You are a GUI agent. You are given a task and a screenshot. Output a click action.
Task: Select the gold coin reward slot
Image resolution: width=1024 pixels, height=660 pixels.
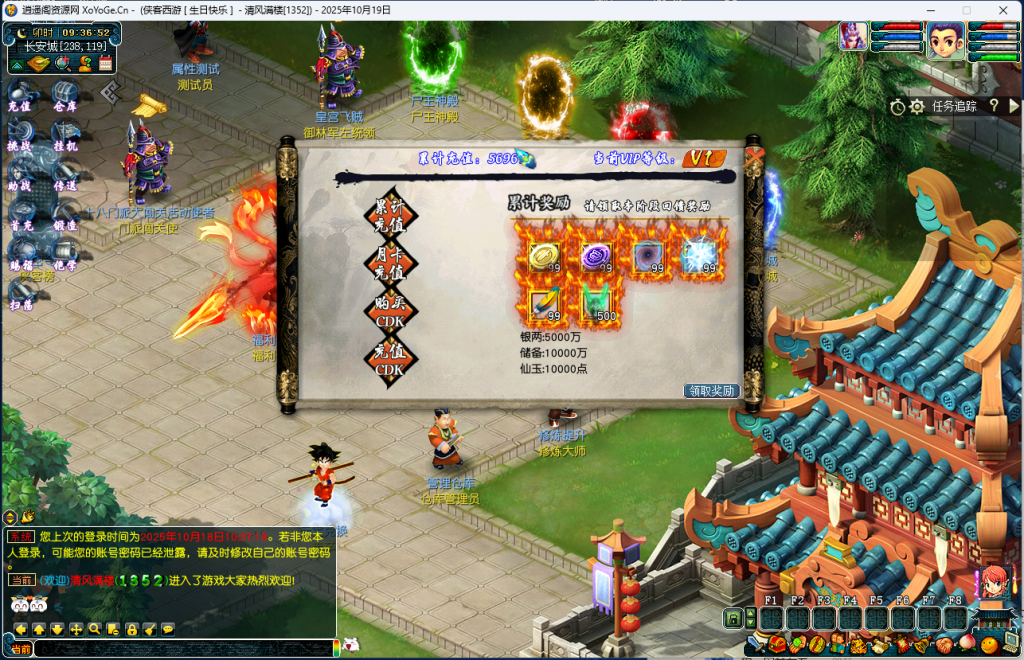(544, 256)
